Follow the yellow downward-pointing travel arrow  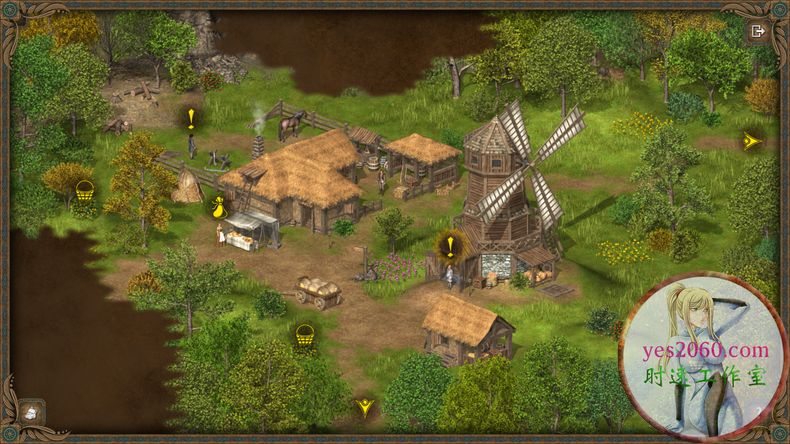[x=365, y=407]
